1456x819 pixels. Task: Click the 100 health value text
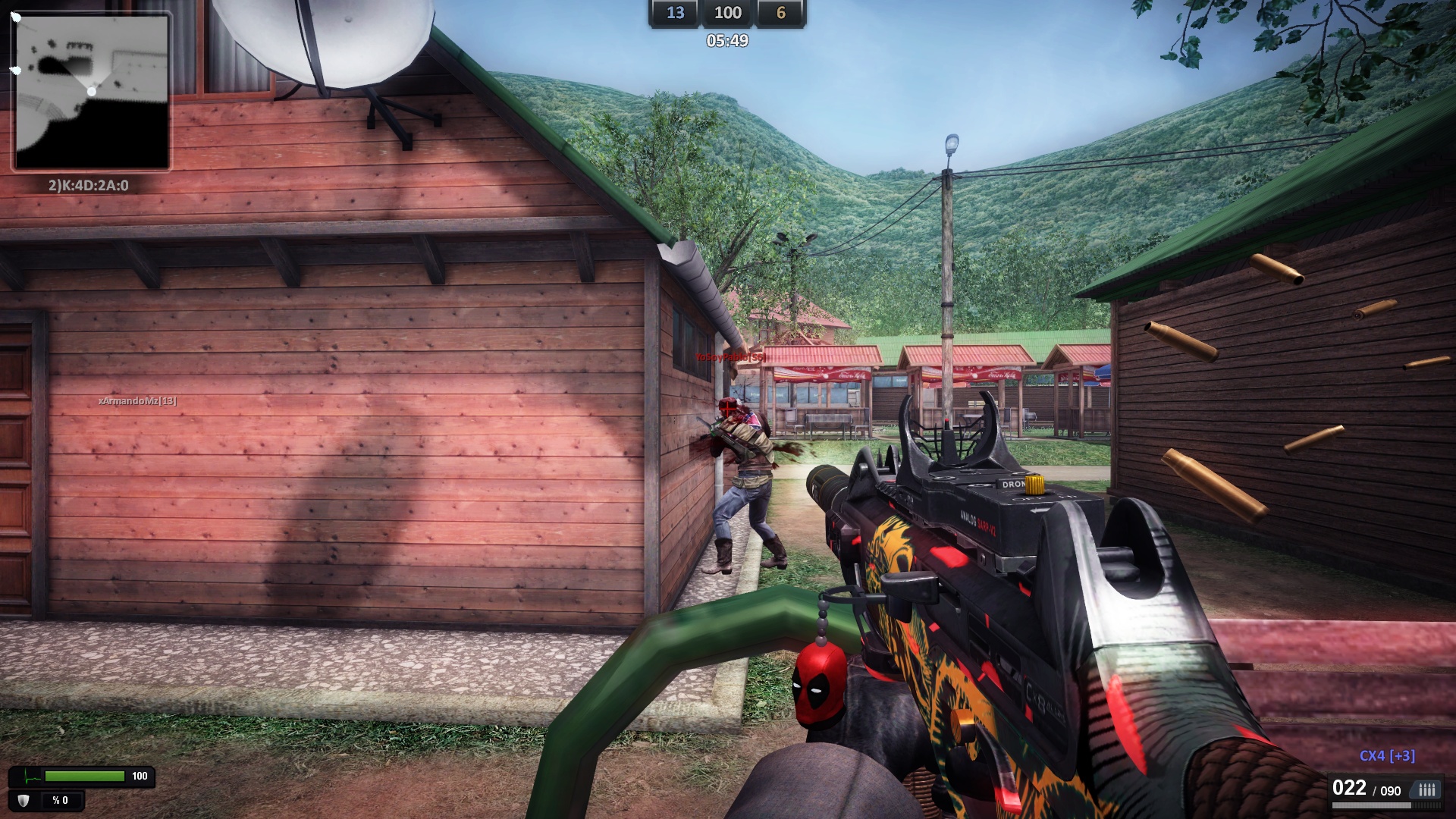click(x=140, y=775)
